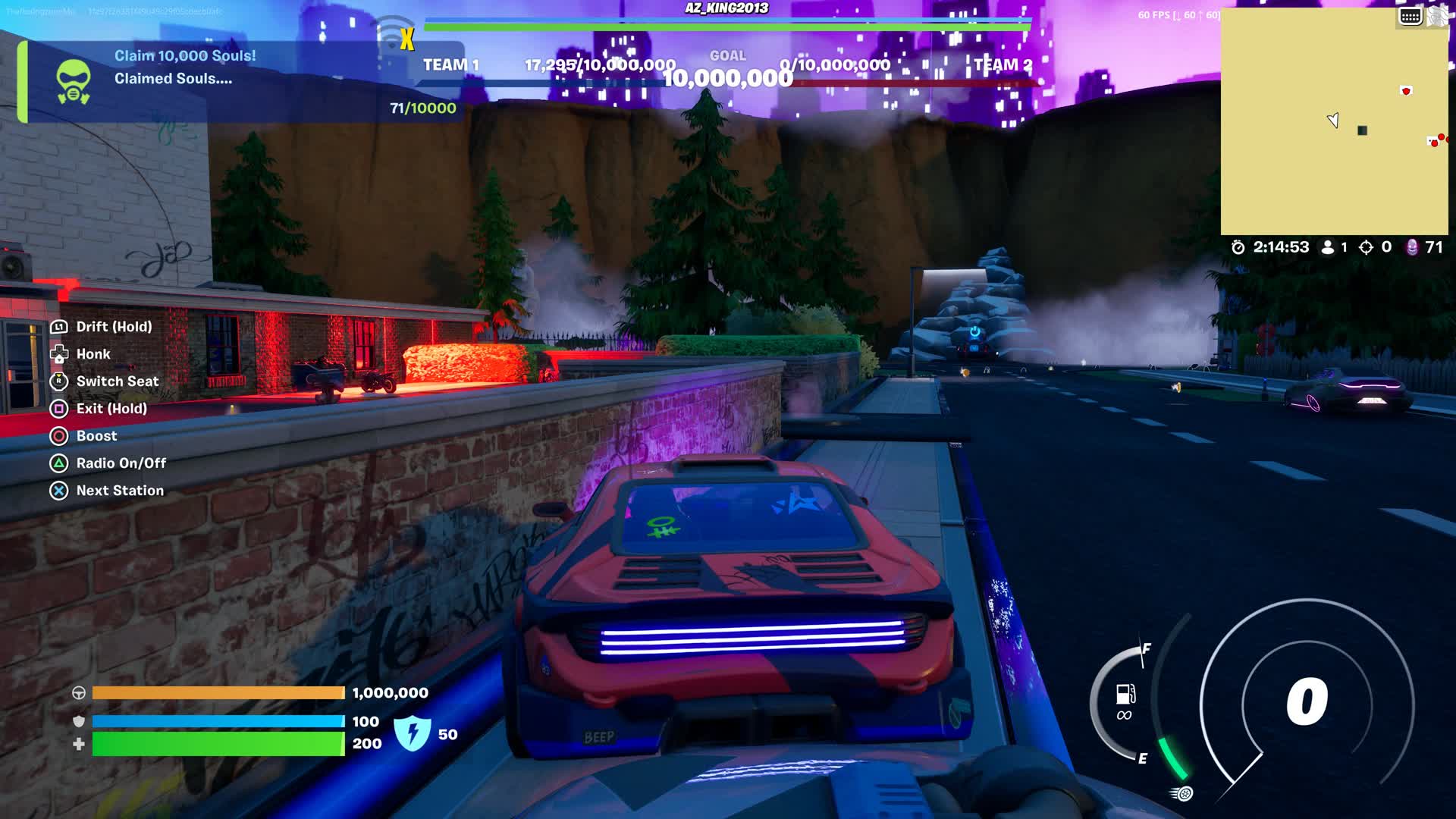
Task: Tap the Drift (Hold) L1 icon
Action: tap(59, 326)
